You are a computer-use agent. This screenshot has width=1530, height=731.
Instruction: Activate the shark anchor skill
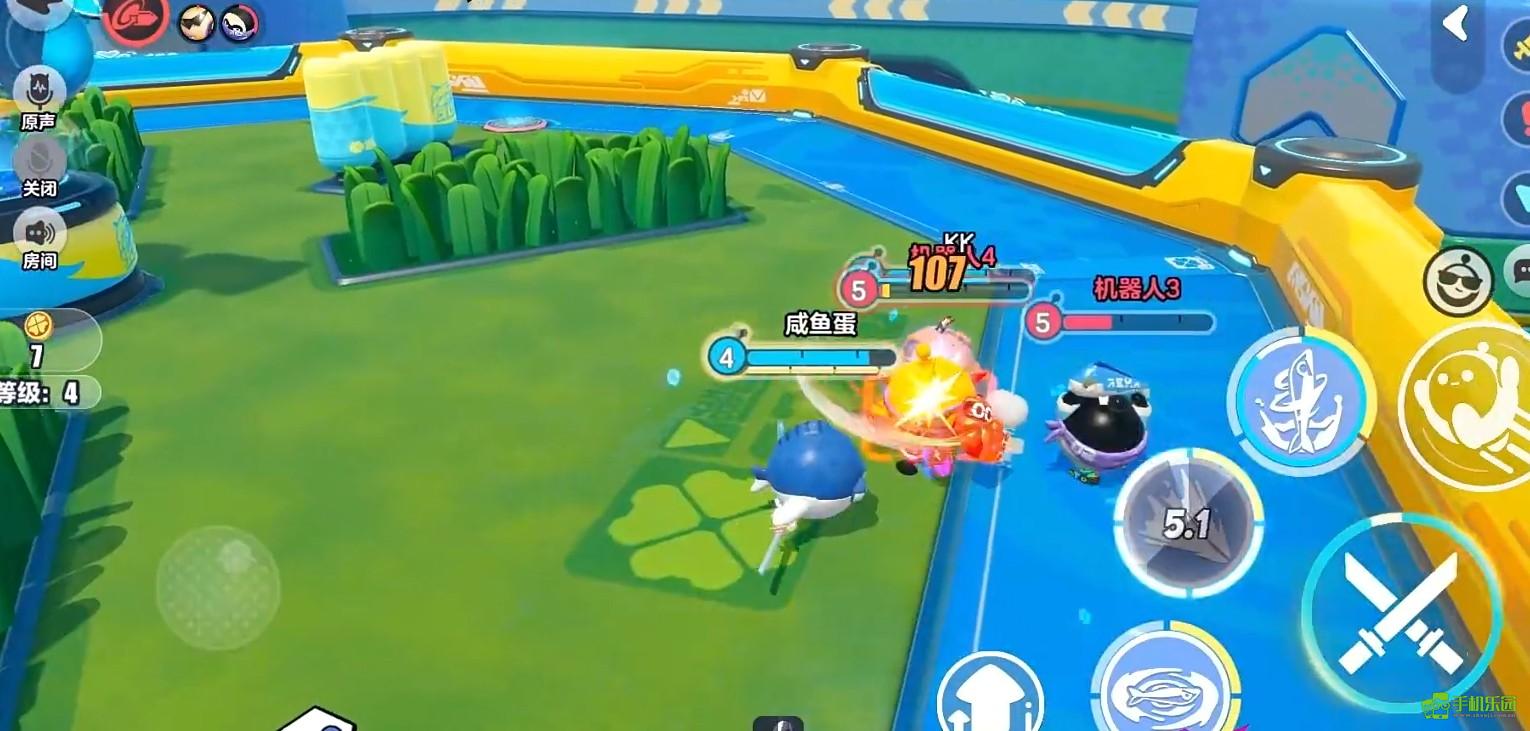pos(1301,400)
